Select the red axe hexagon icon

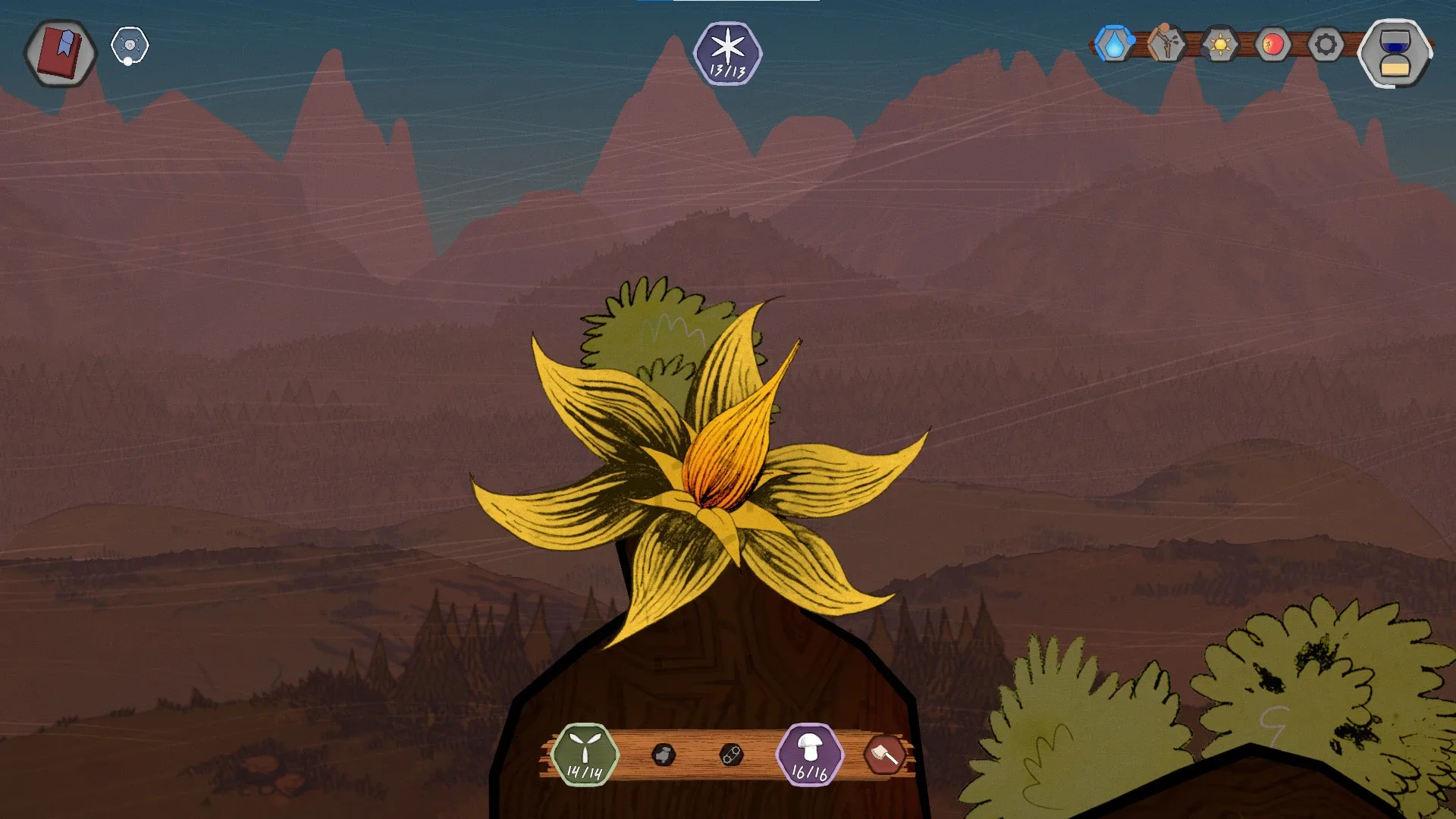[x=884, y=755]
